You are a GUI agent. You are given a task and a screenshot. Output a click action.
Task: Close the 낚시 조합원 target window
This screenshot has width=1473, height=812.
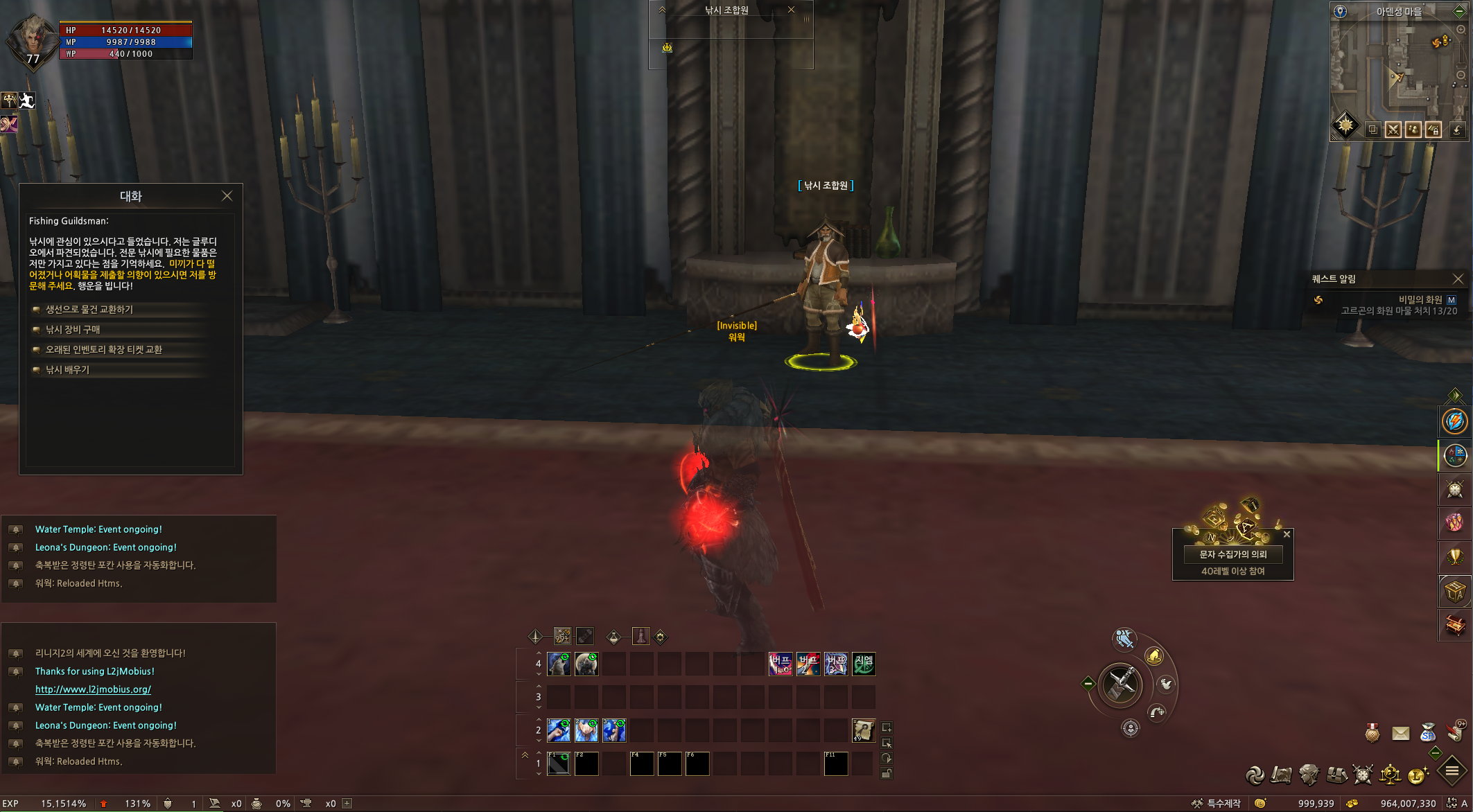[791, 10]
